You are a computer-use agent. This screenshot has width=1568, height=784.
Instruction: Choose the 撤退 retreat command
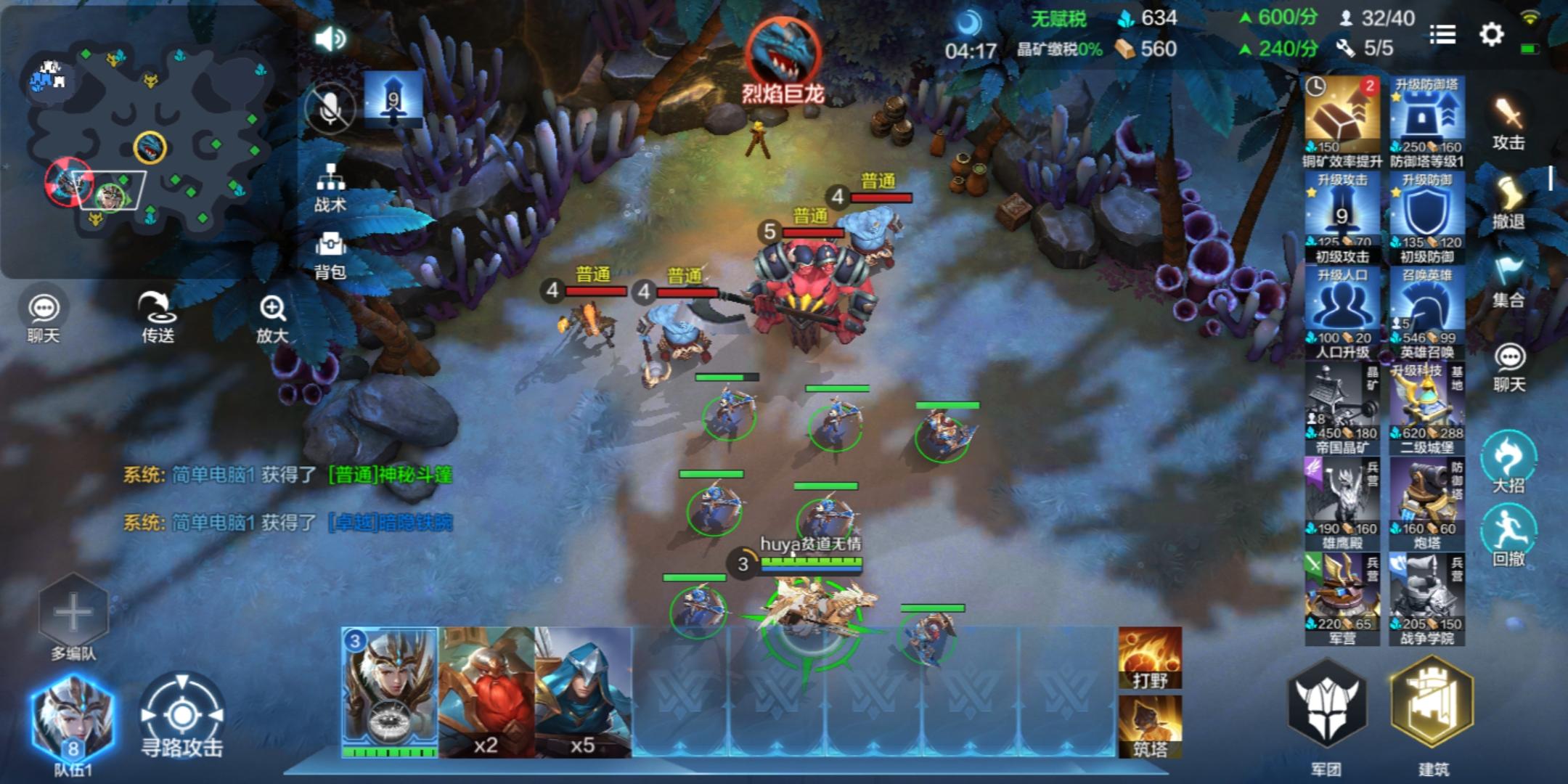[x=1508, y=203]
